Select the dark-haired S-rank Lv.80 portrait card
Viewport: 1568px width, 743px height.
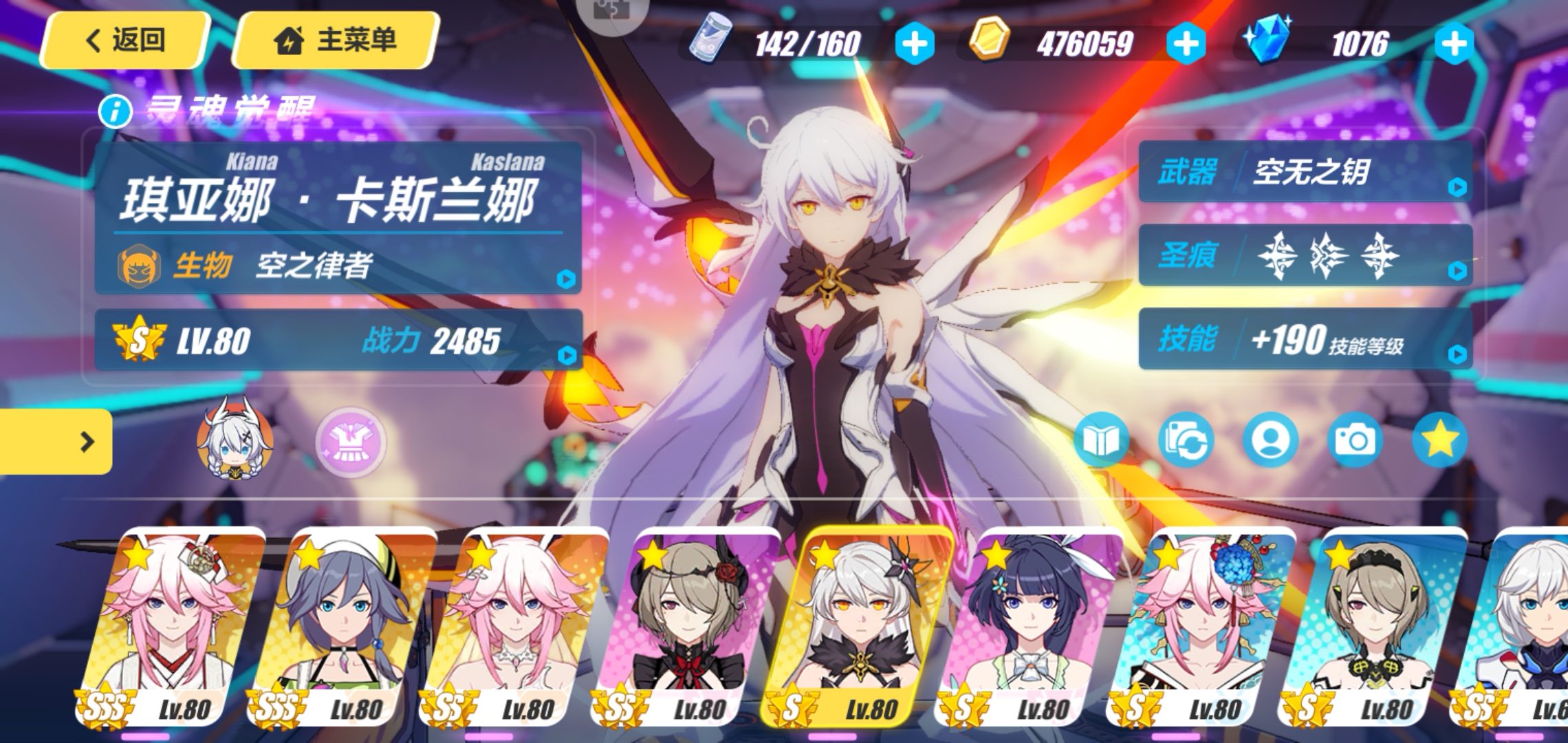(1032, 626)
